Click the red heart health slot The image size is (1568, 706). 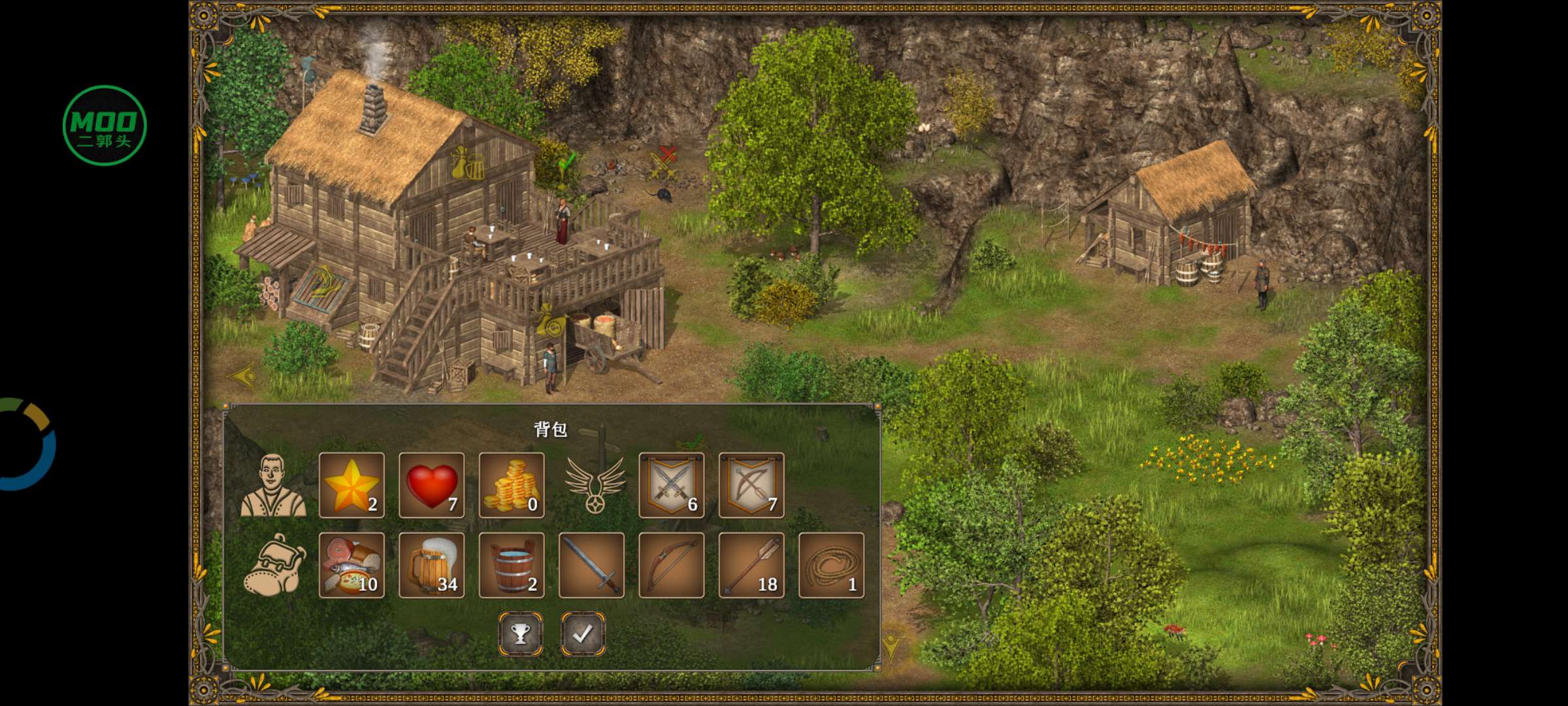tap(431, 485)
